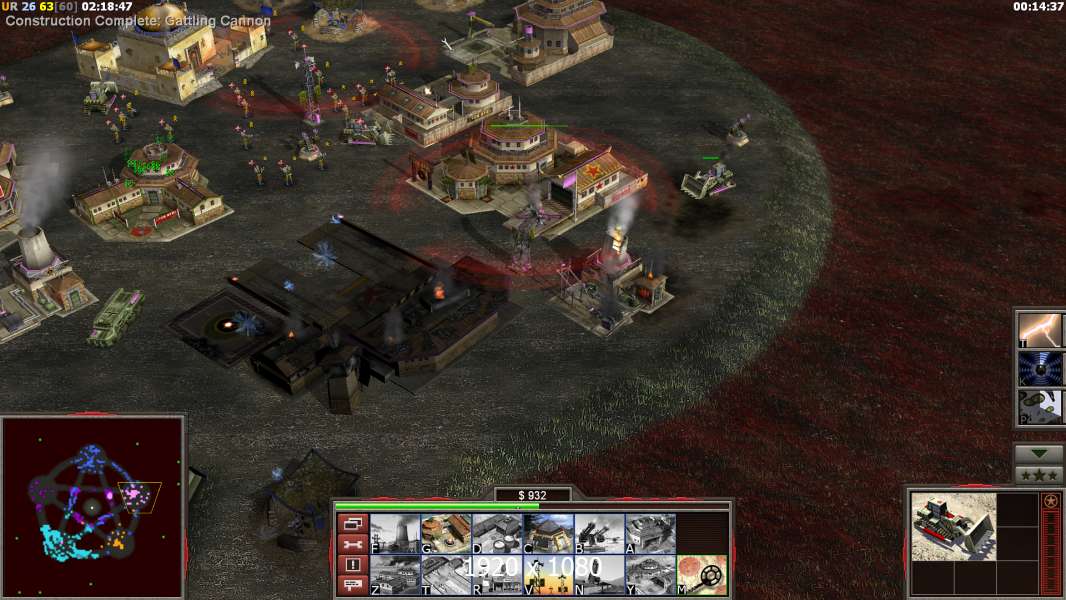Viewport: 1066px width, 600px height.
Task: Click the radar minimap
Action: (x=92, y=507)
